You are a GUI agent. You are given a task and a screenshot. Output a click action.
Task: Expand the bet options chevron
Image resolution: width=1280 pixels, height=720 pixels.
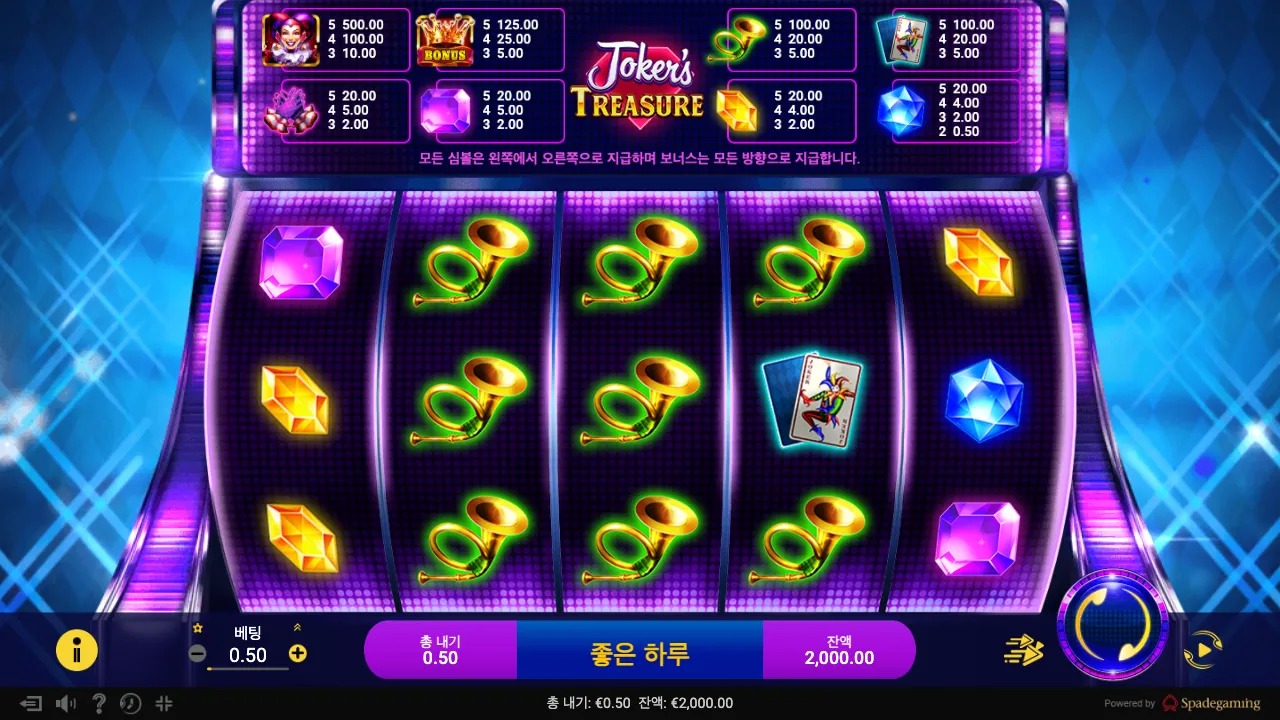click(x=296, y=626)
